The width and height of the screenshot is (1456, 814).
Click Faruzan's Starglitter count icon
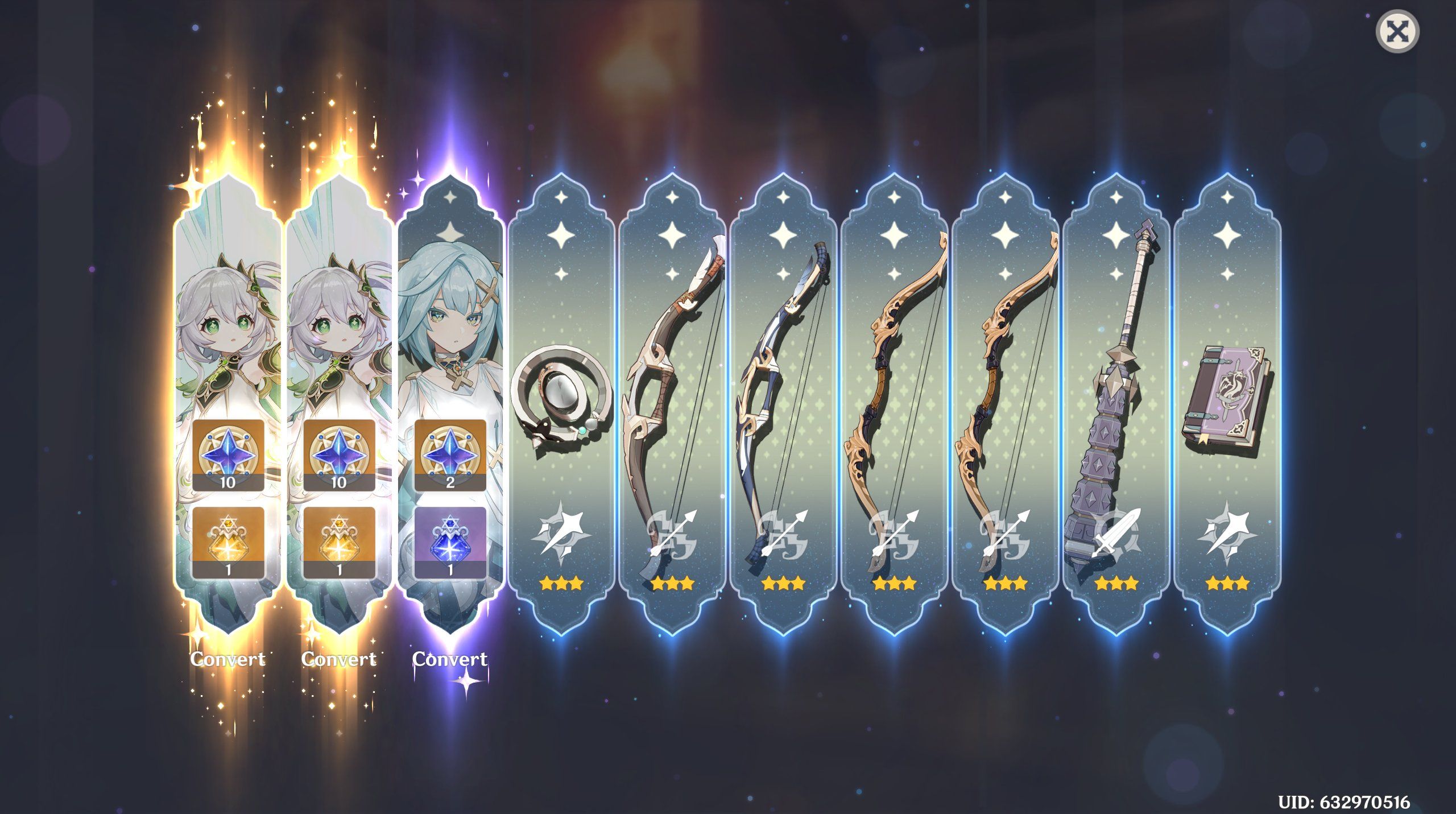point(451,455)
